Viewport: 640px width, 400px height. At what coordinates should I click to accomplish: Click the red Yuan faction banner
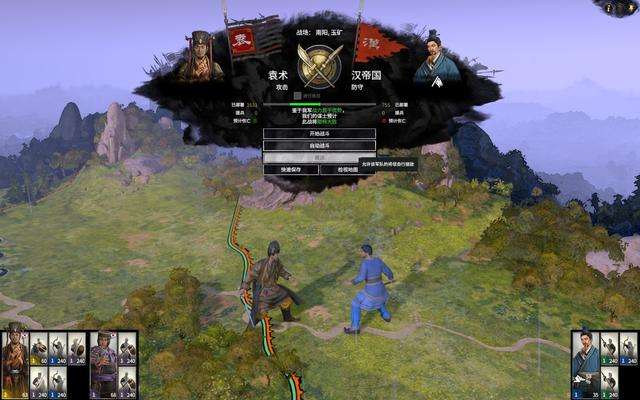(243, 42)
